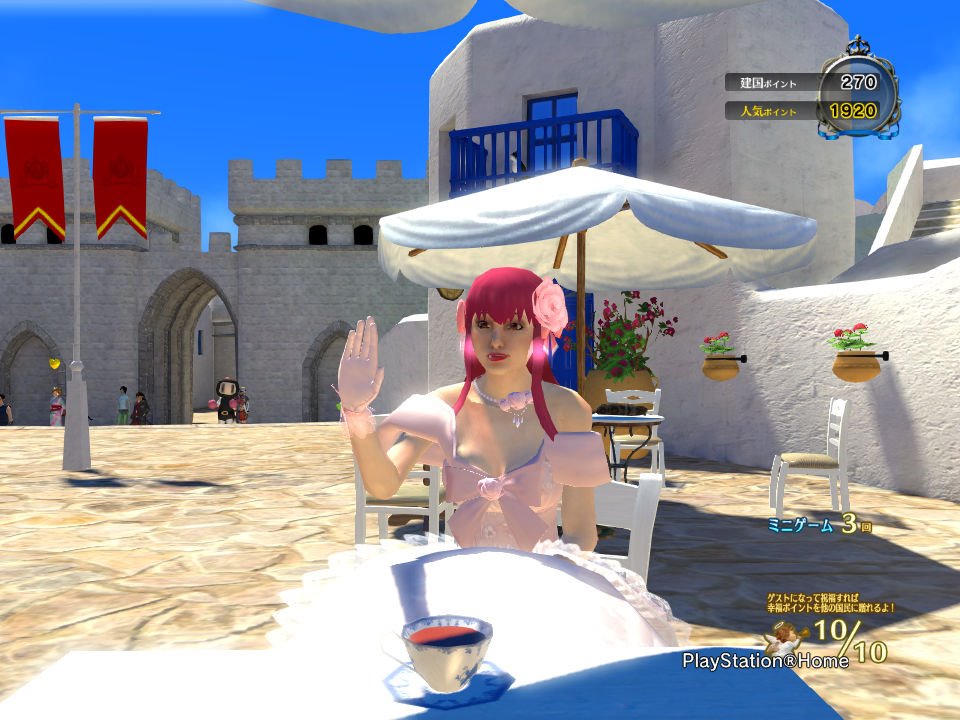Select the golden cherub blessing icon
The image size is (960, 720).
[788, 637]
